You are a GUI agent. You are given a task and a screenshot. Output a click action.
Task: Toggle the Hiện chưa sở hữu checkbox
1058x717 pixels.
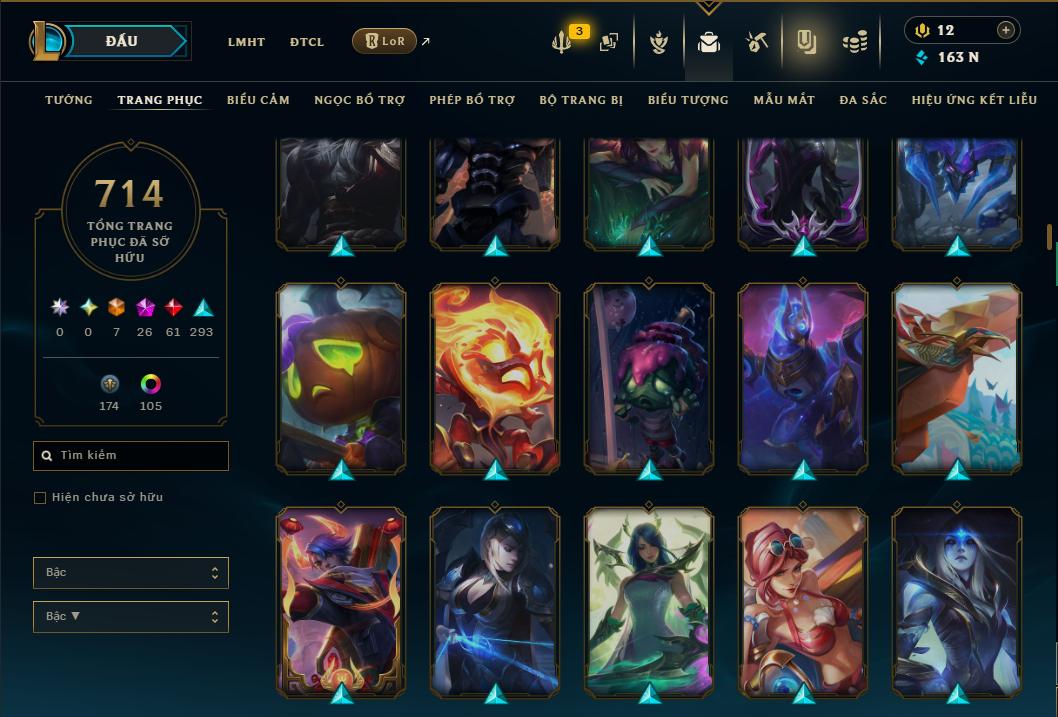40,498
